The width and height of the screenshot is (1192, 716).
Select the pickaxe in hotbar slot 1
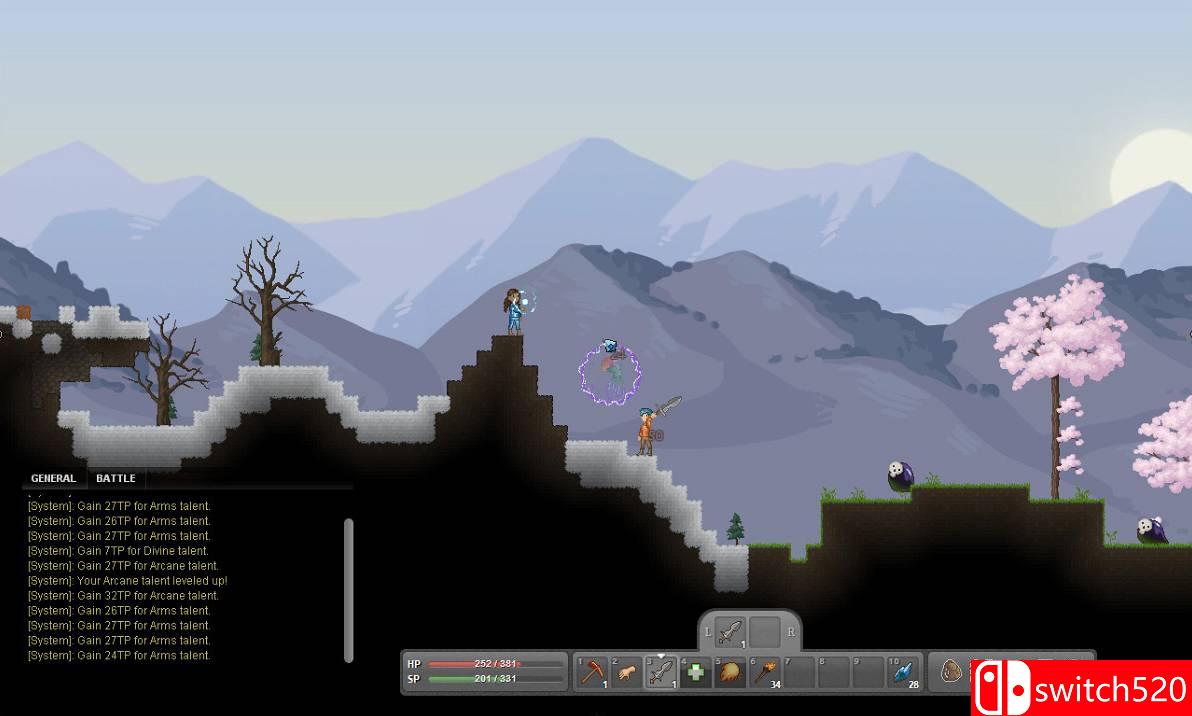pyautogui.click(x=594, y=671)
